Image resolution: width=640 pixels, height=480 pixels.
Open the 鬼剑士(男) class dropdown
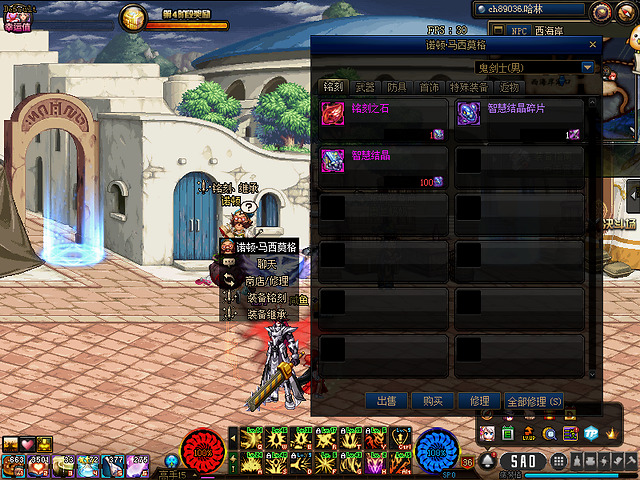pyautogui.click(x=587, y=68)
